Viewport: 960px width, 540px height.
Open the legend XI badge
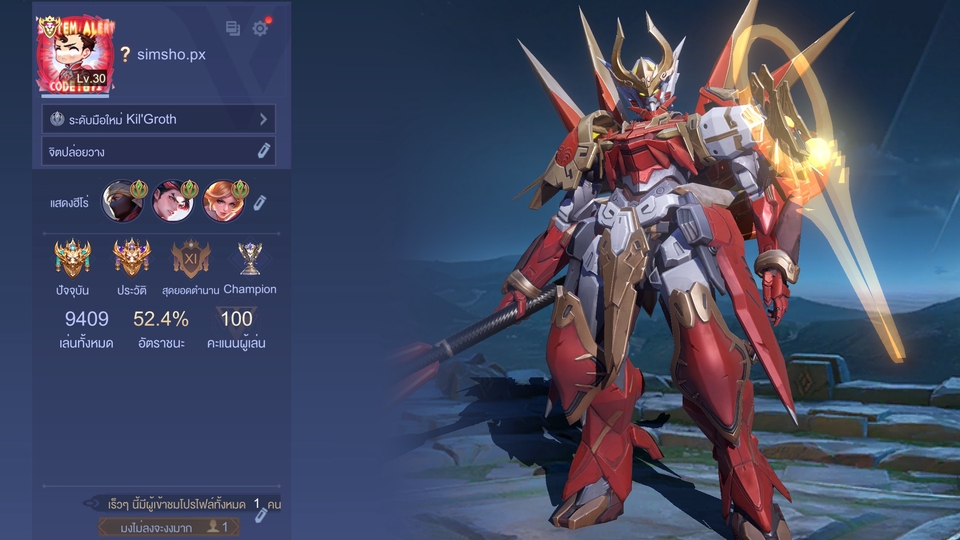pos(191,258)
